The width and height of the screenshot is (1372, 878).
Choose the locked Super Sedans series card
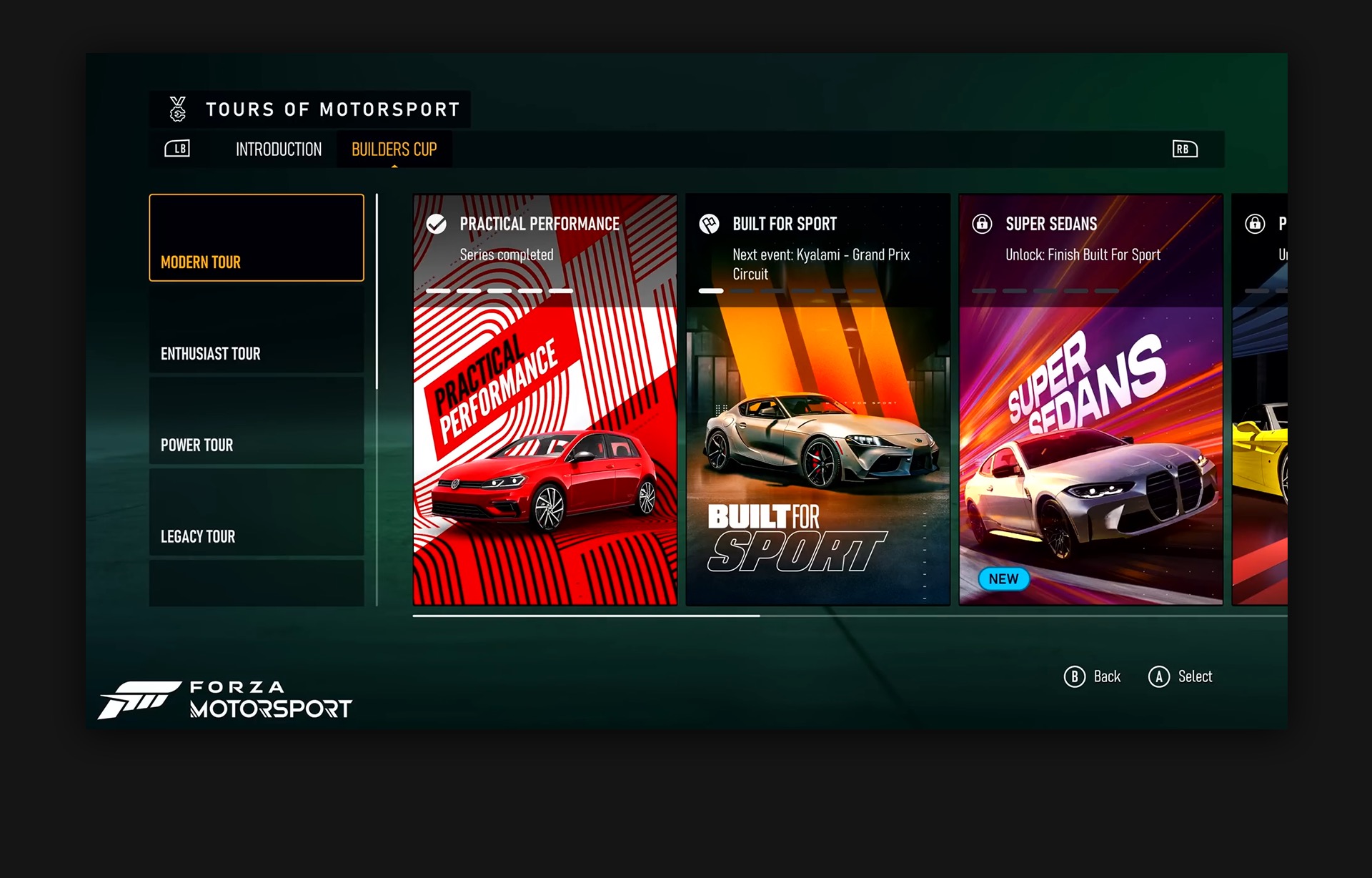pyautogui.click(x=1090, y=400)
